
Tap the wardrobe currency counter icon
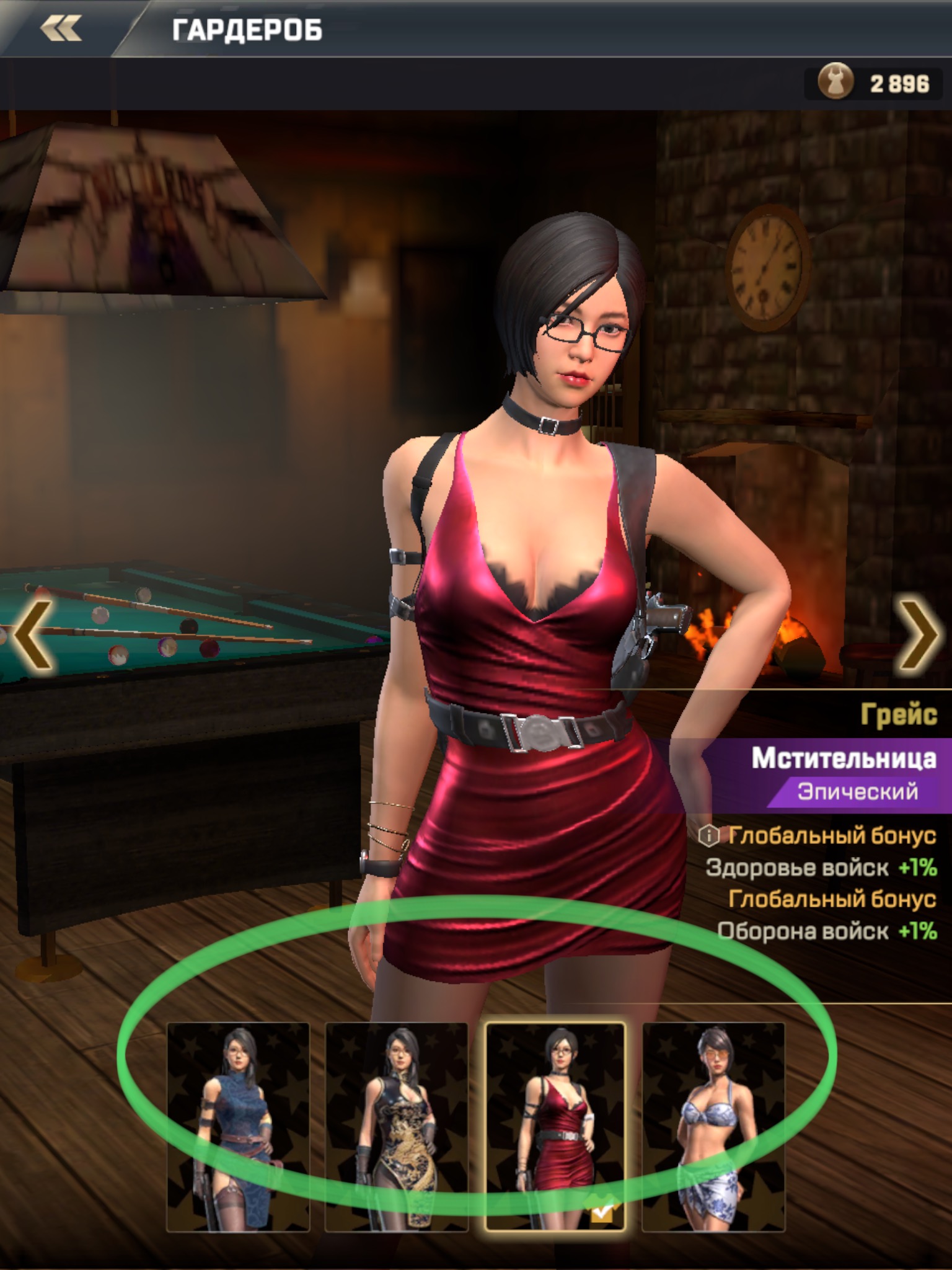point(836,82)
